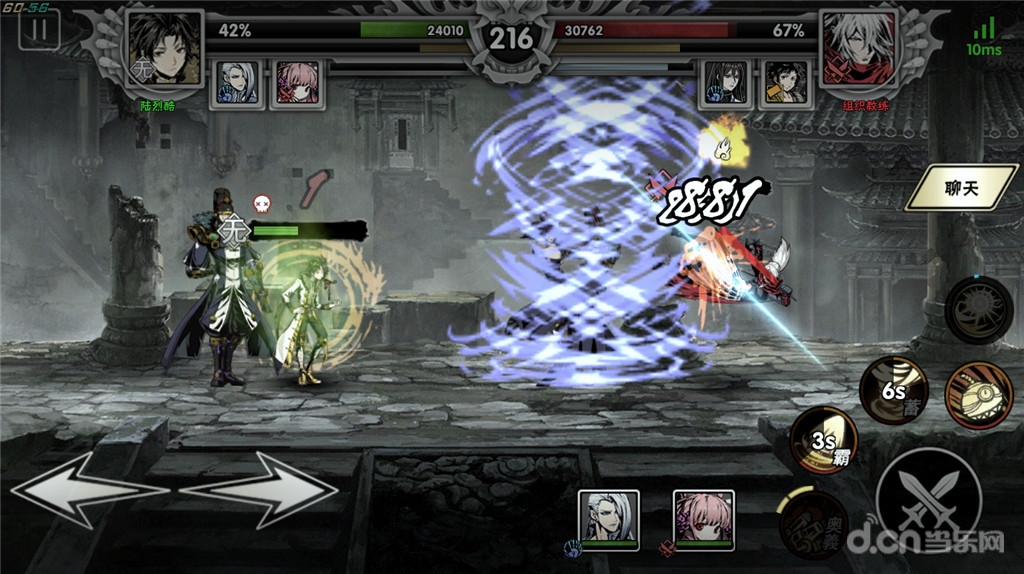Swap to the pink-haired teammate
This screenshot has height=574, width=1024.
coord(703,516)
